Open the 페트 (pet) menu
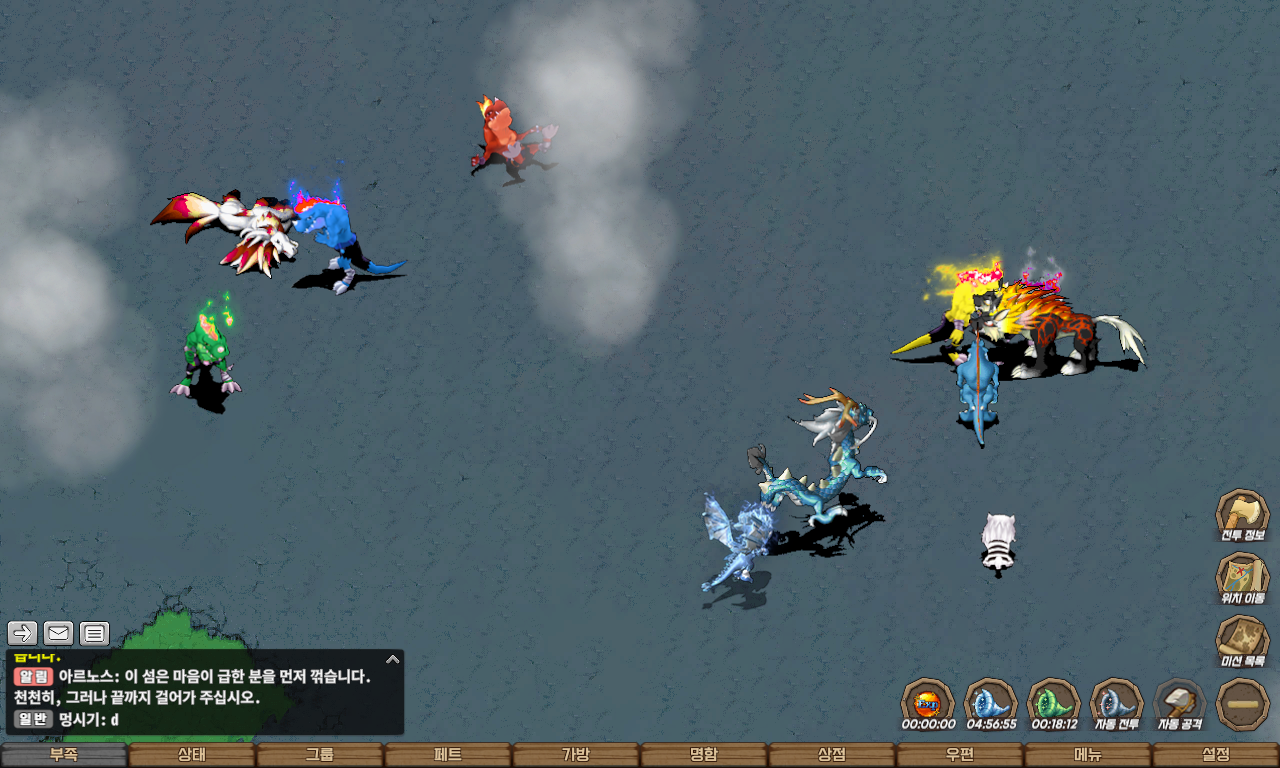The height and width of the screenshot is (768, 1280). [448, 755]
